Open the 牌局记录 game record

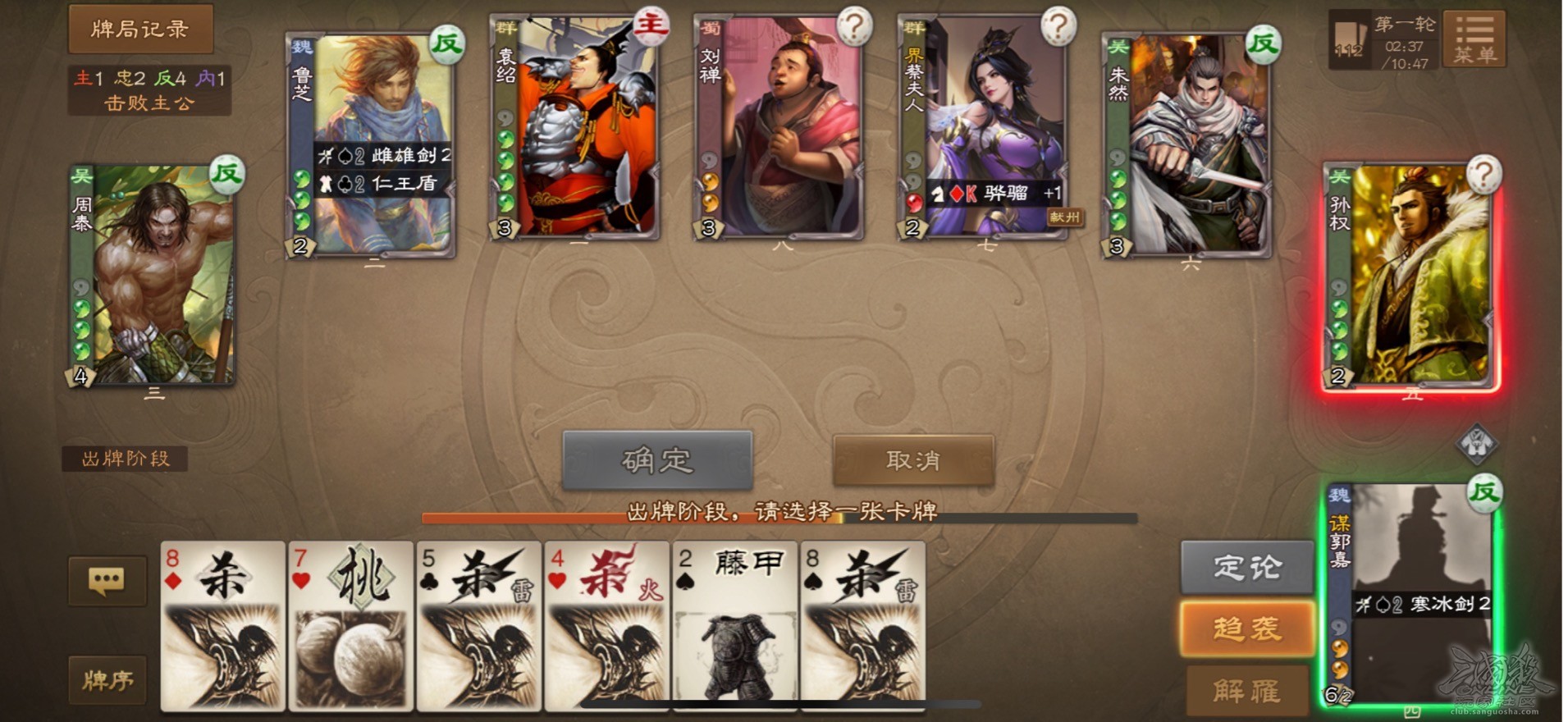[139, 28]
